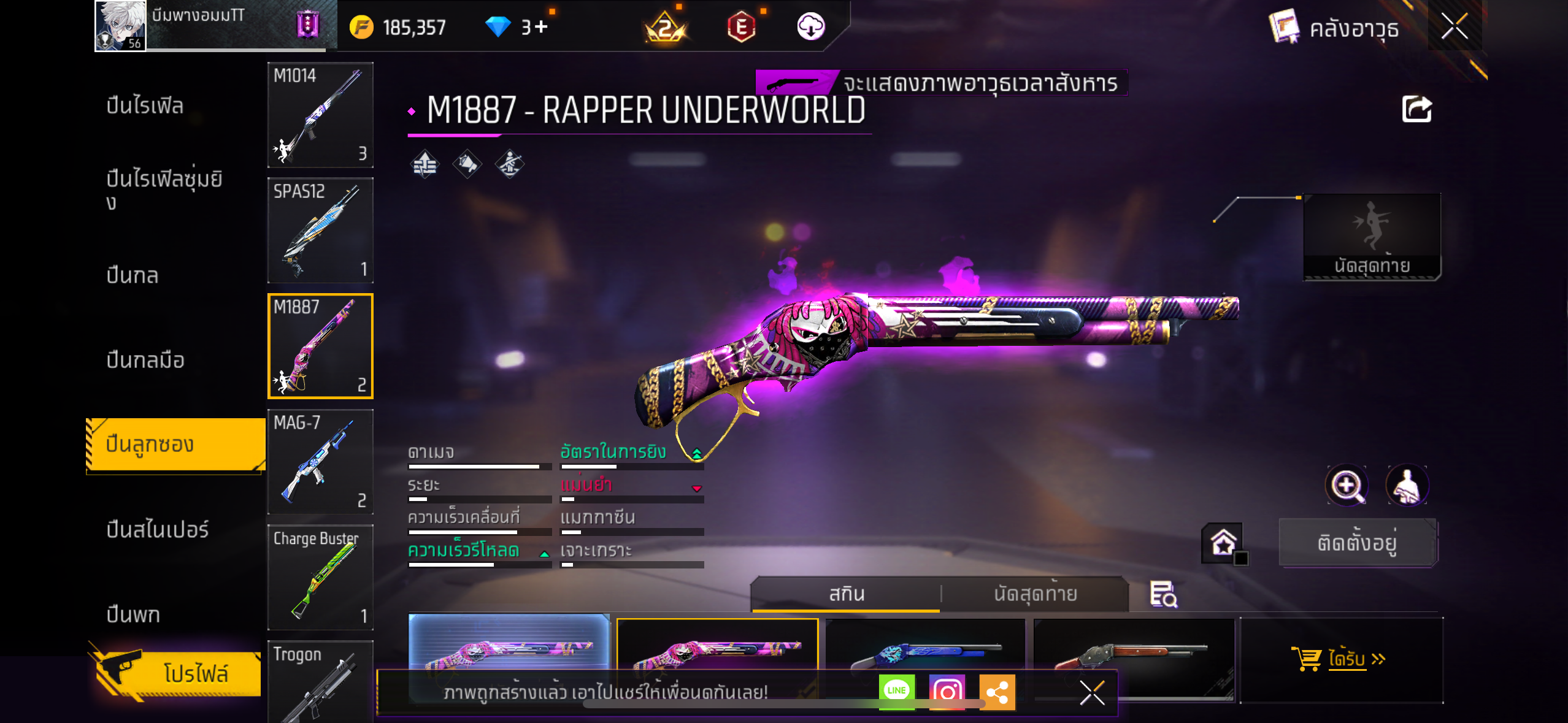The height and width of the screenshot is (723, 1568).
Task: Dismiss the share screenshot banner
Action: (1092, 693)
